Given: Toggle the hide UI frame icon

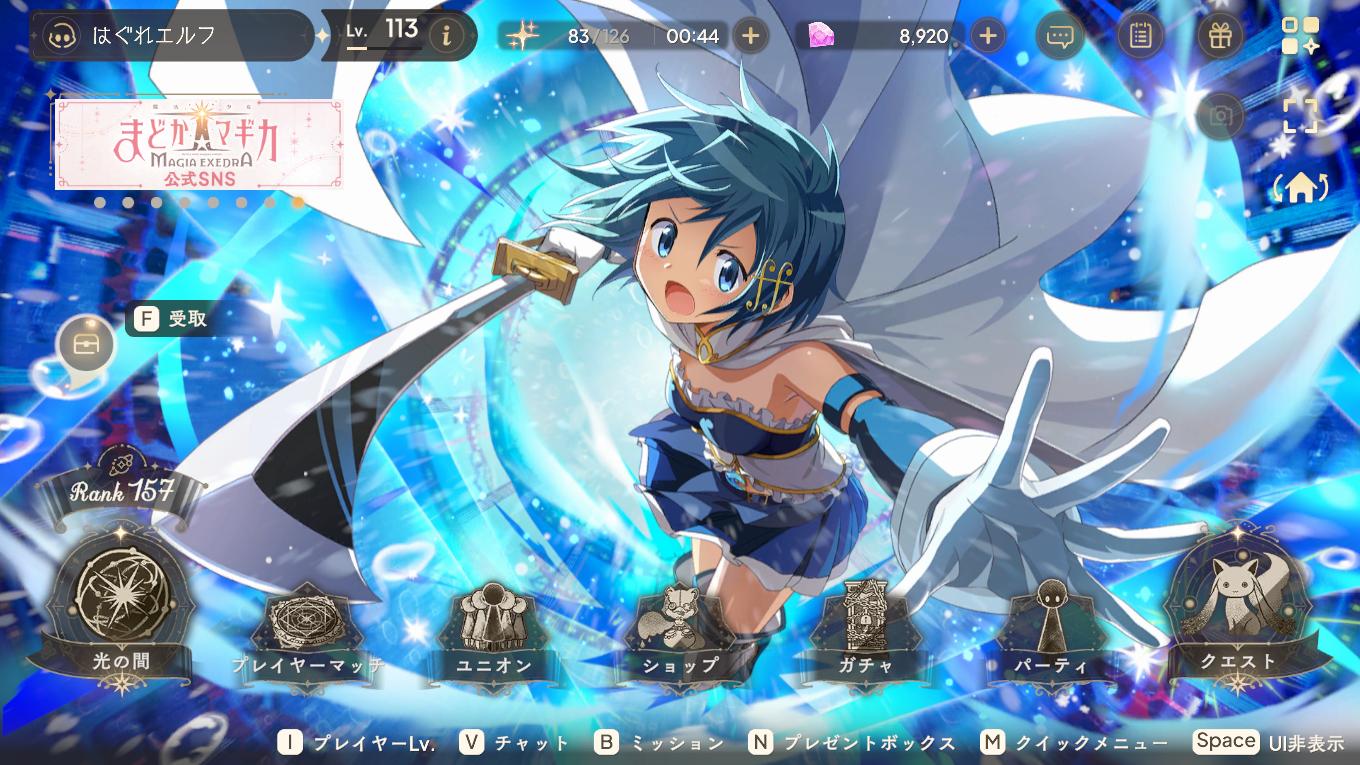Looking at the screenshot, I should [1300, 114].
